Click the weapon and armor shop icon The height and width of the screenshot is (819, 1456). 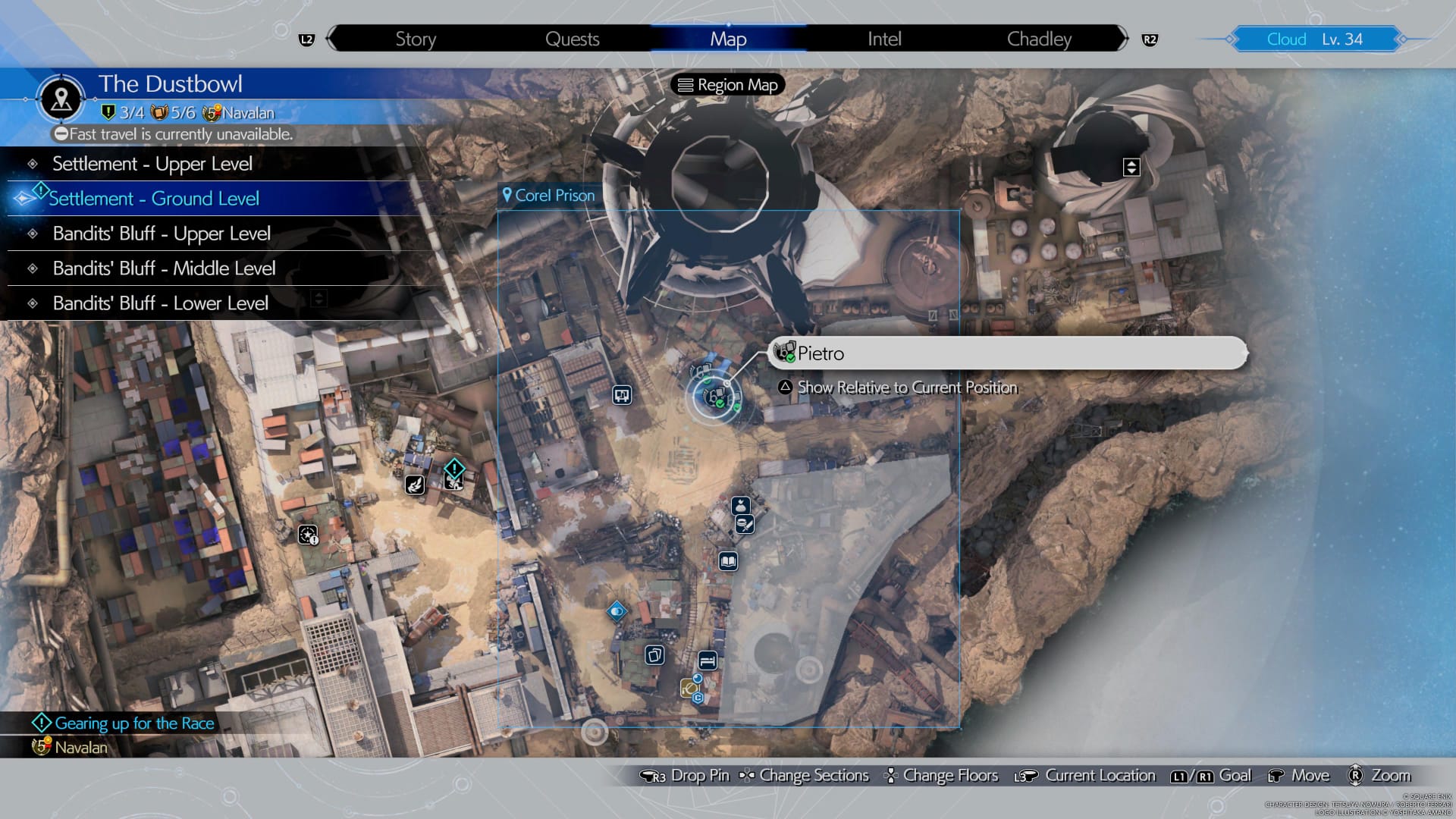point(745,525)
